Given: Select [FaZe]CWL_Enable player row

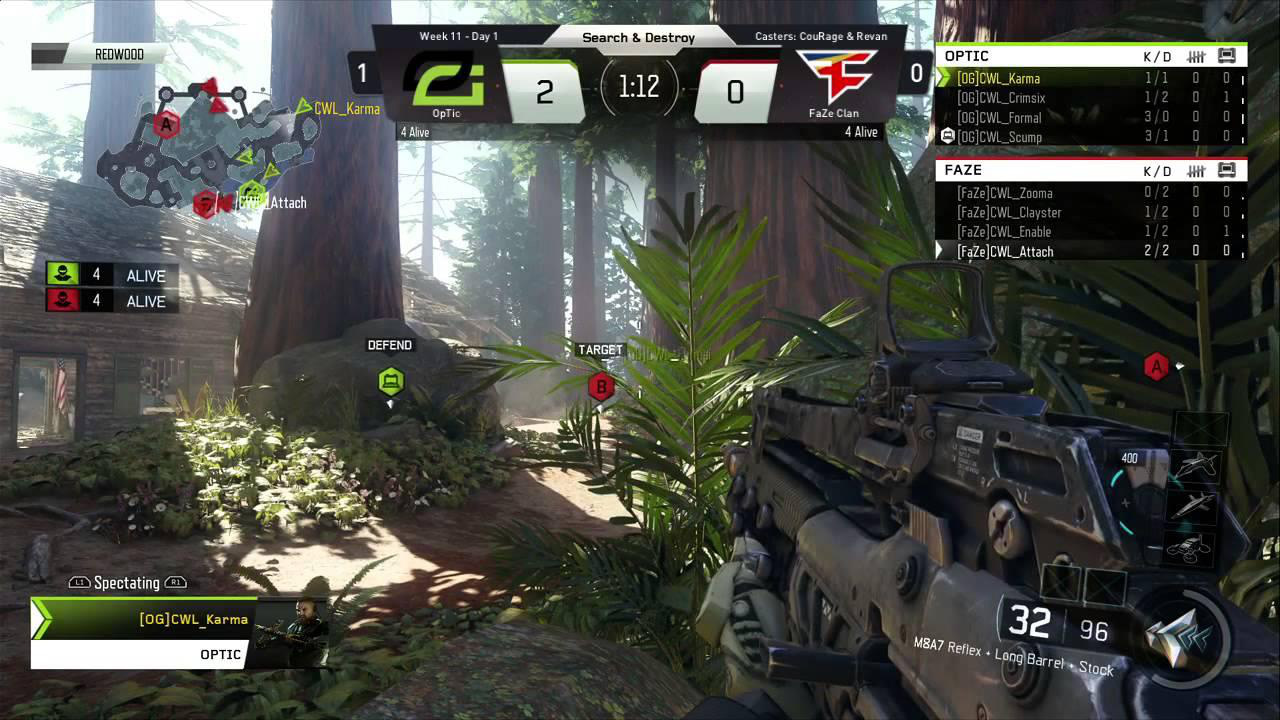Looking at the screenshot, I should click(x=1004, y=232).
